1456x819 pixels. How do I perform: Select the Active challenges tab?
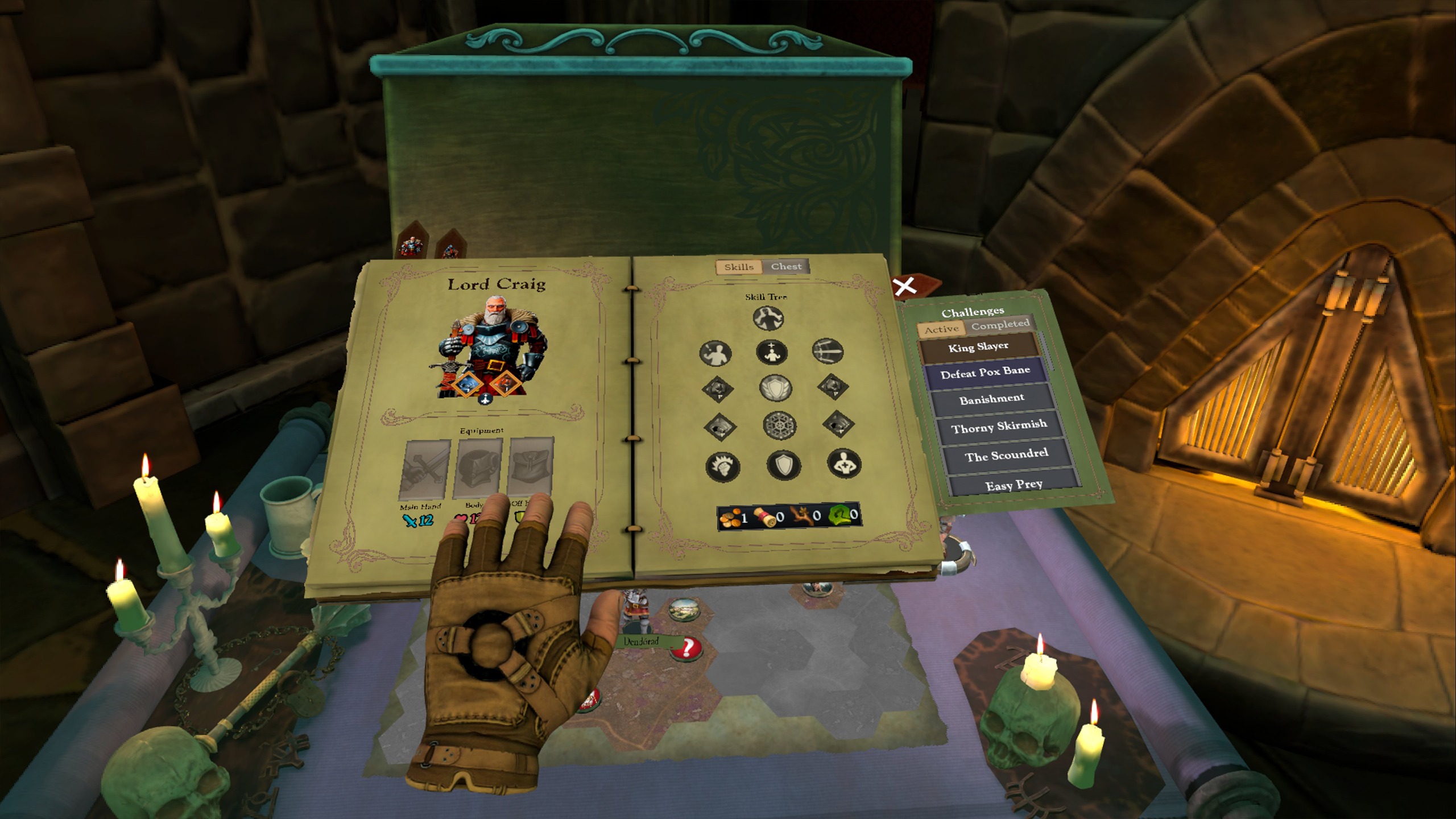tap(941, 329)
